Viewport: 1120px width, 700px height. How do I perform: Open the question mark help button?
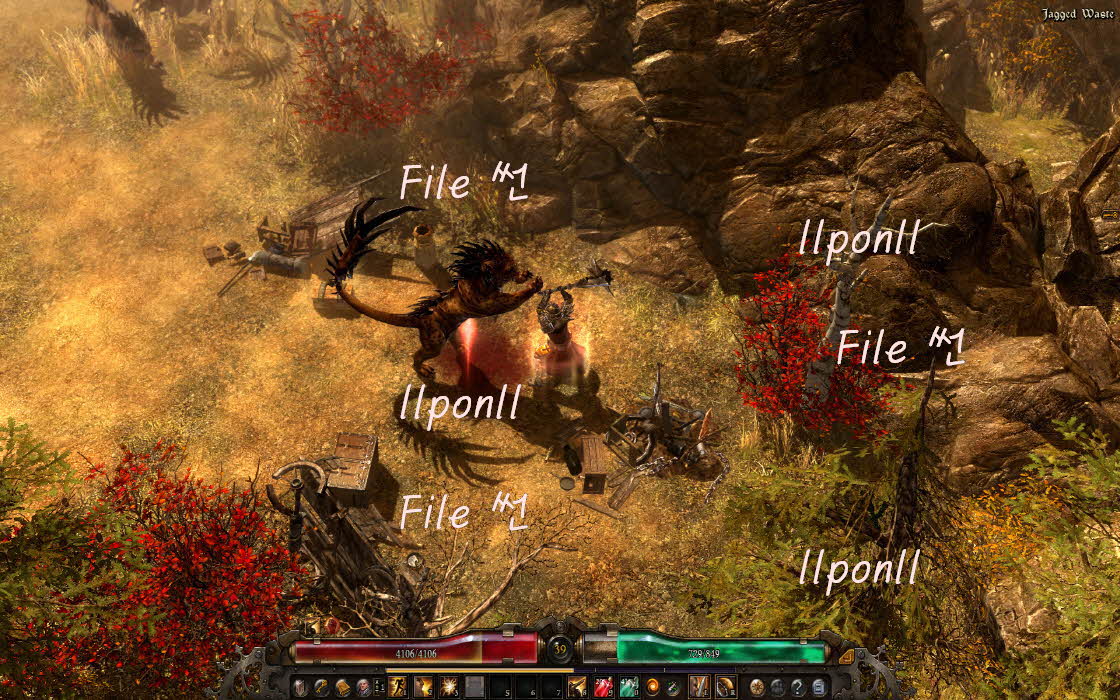coord(798,687)
